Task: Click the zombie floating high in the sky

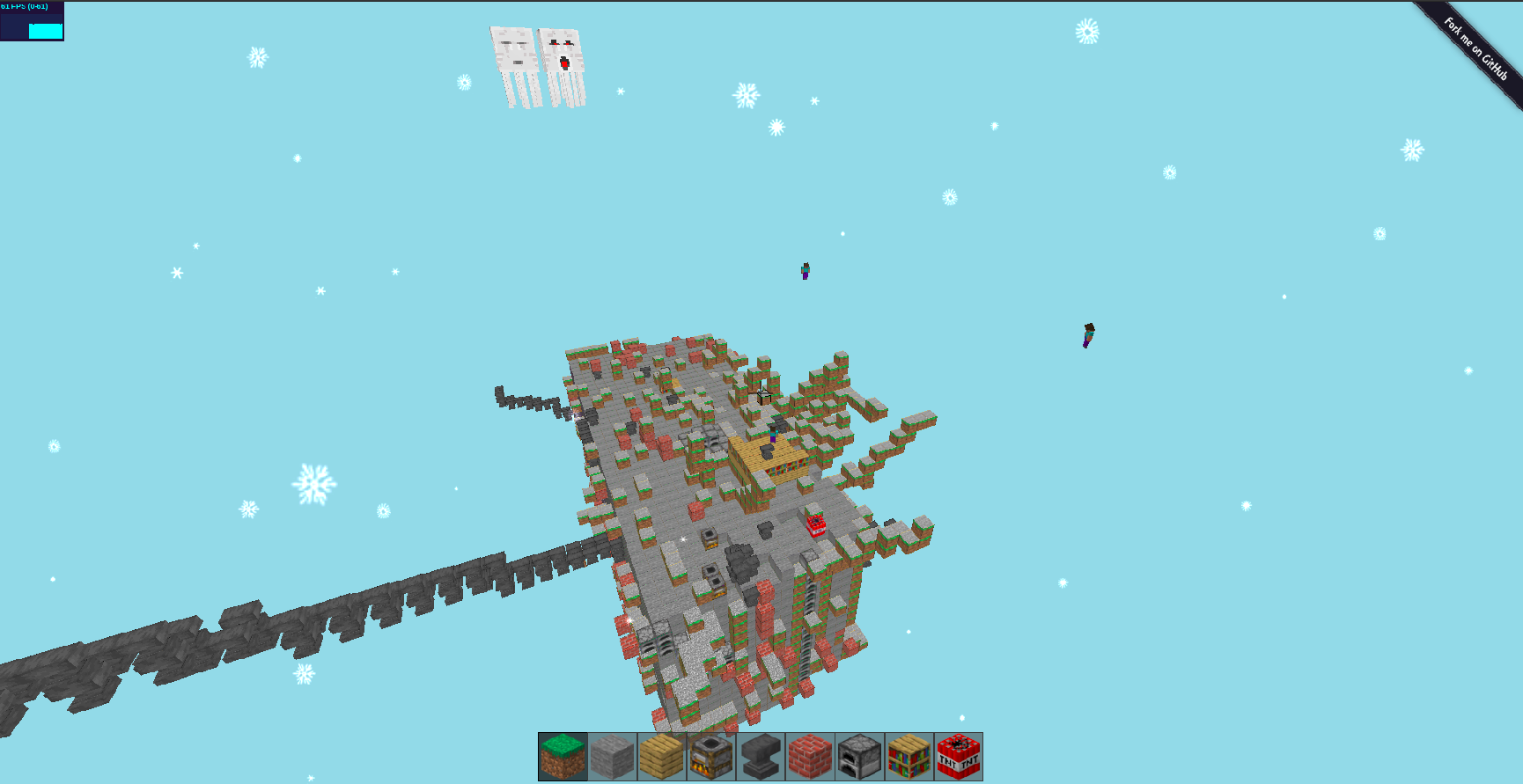Action: click(804, 271)
